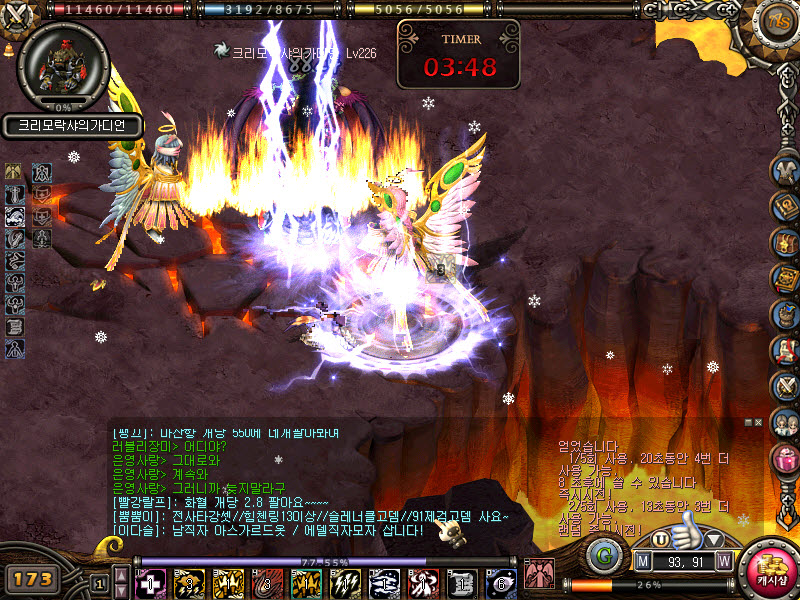Open the two-faces friends icon
This screenshot has width=800, height=600.
(786, 424)
